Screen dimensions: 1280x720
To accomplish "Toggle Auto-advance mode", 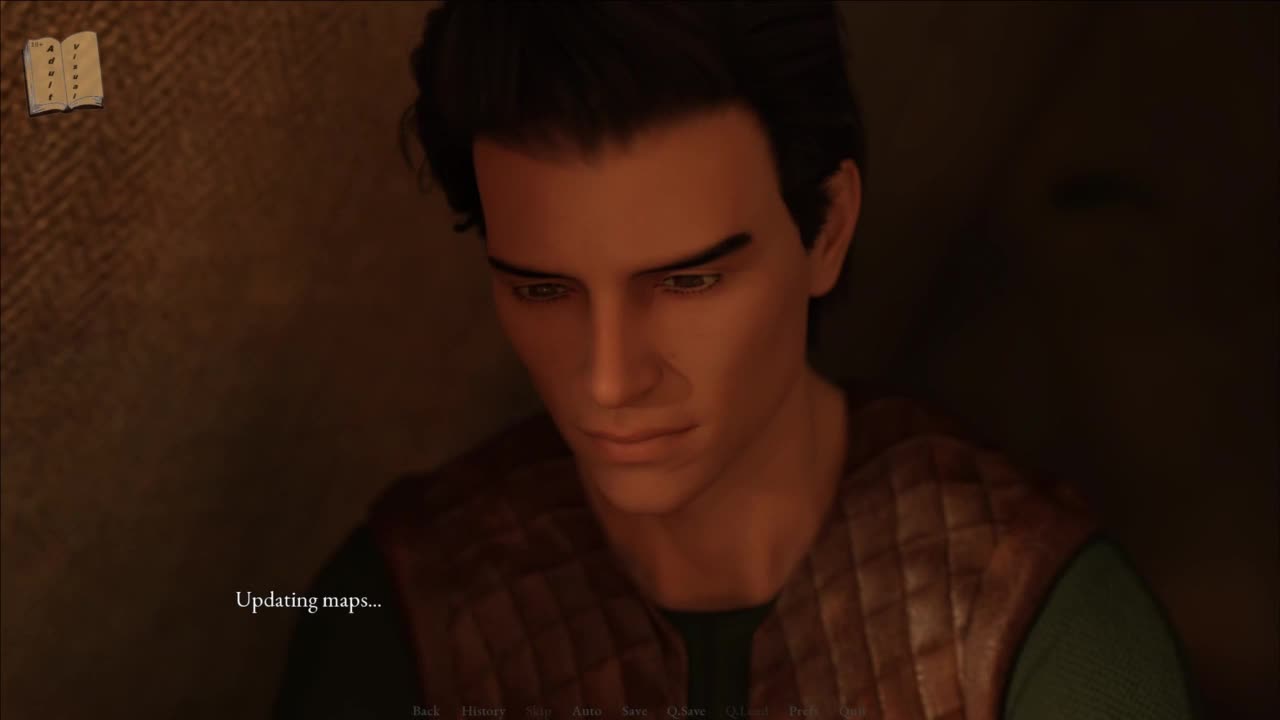I will click(587, 711).
